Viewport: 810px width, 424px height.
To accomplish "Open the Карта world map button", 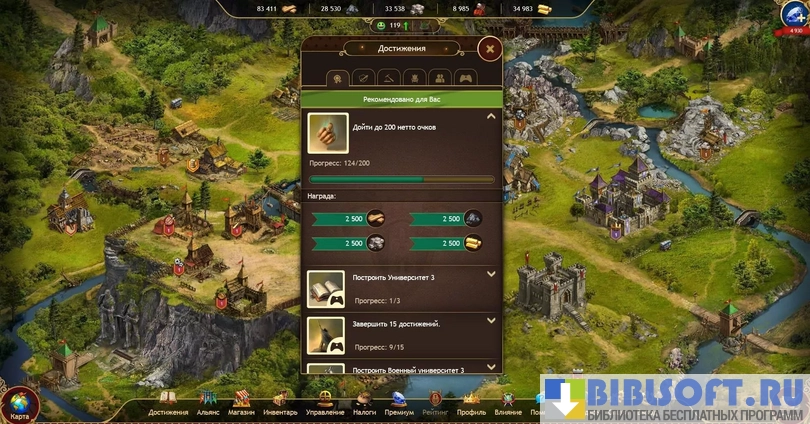I will pos(20,404).
